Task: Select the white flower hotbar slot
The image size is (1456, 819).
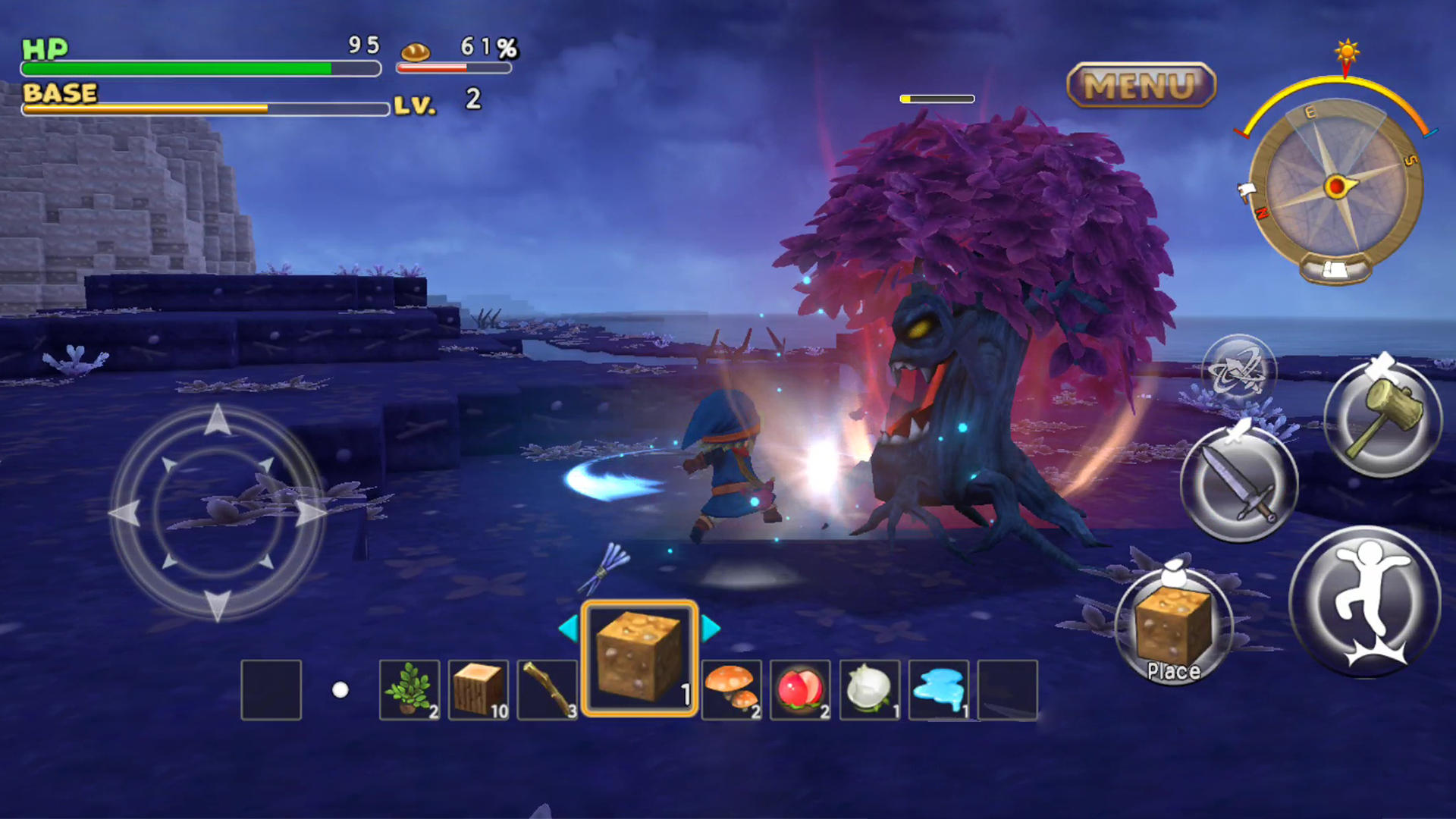Action: point(869,690)
